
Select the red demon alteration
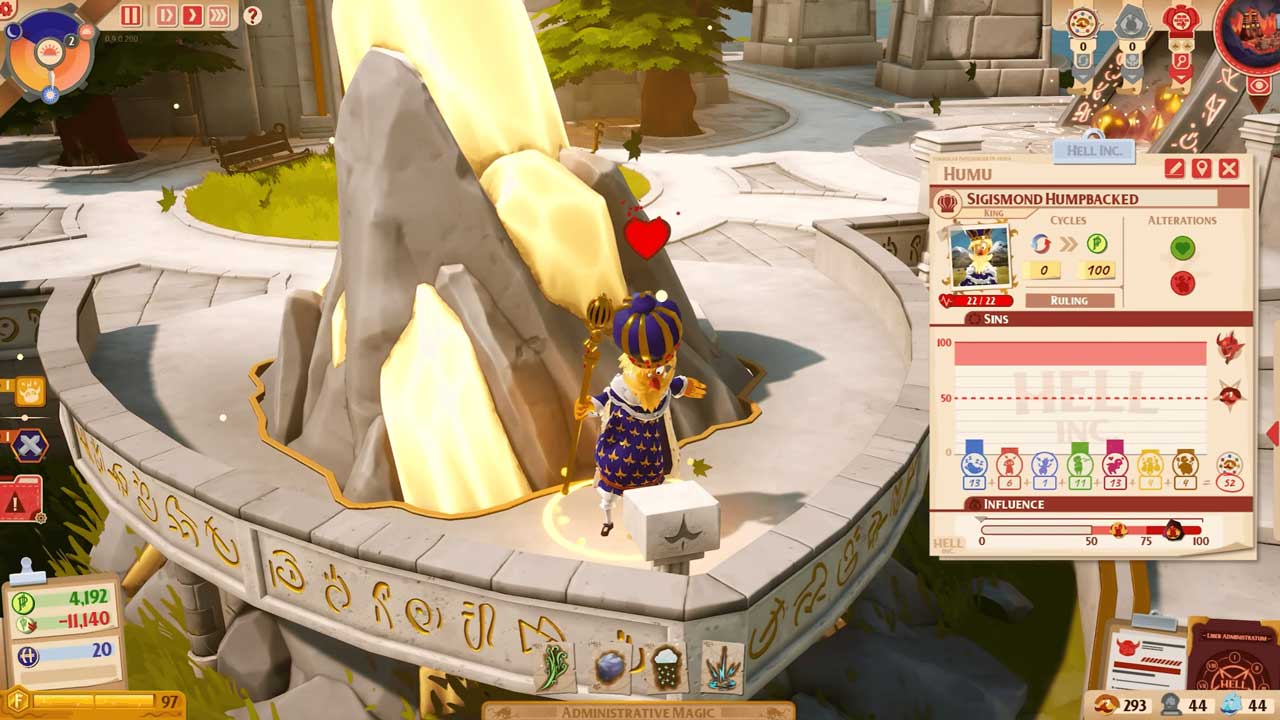pyautogui.click(x=1182, y=283)
